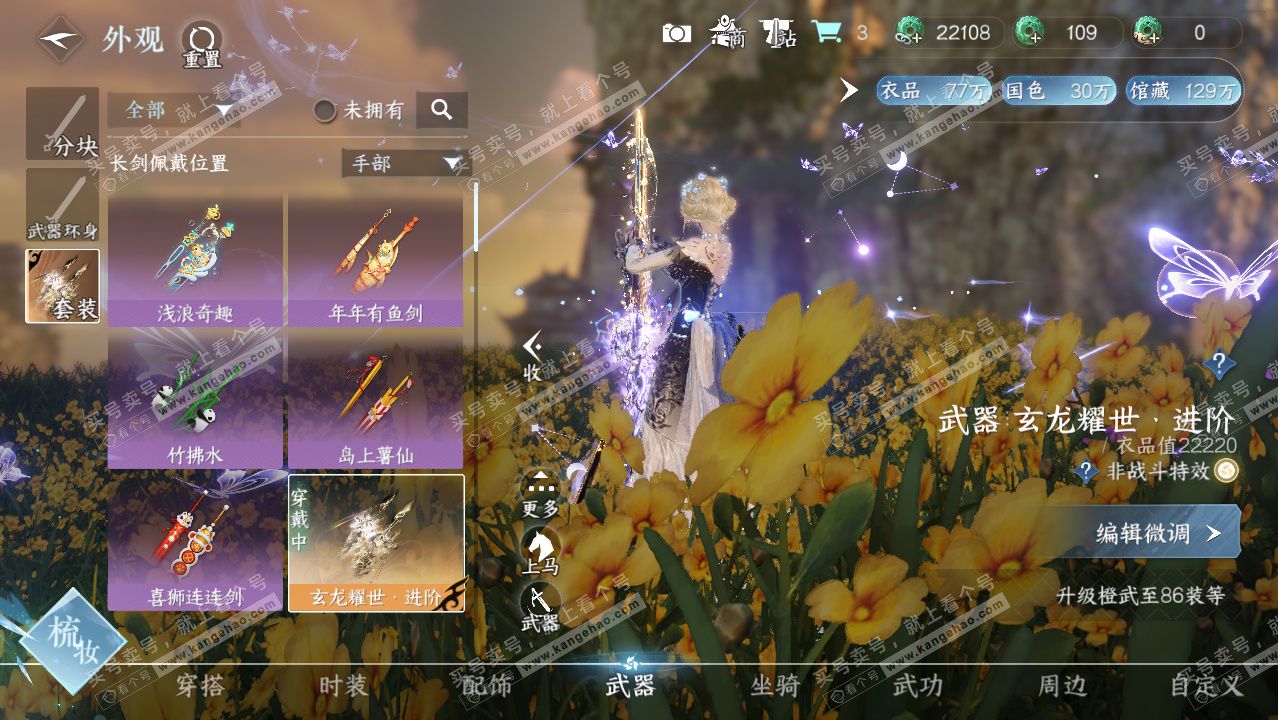The image size is (1278, 720).
Task: Click the camera screenshot icon
Action: [x=677, y=33]
